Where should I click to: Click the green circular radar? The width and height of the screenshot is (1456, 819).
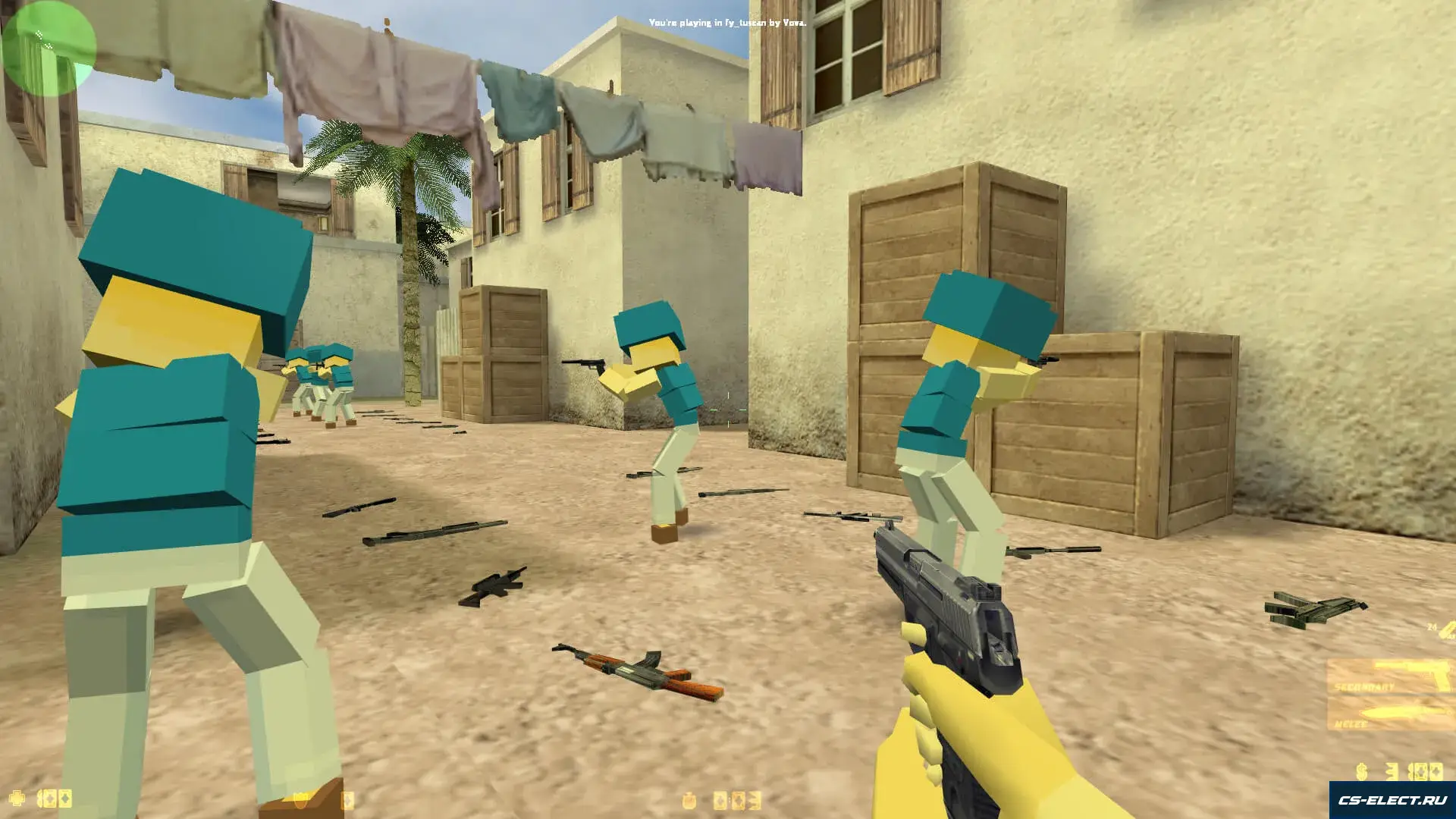[49, 49]
